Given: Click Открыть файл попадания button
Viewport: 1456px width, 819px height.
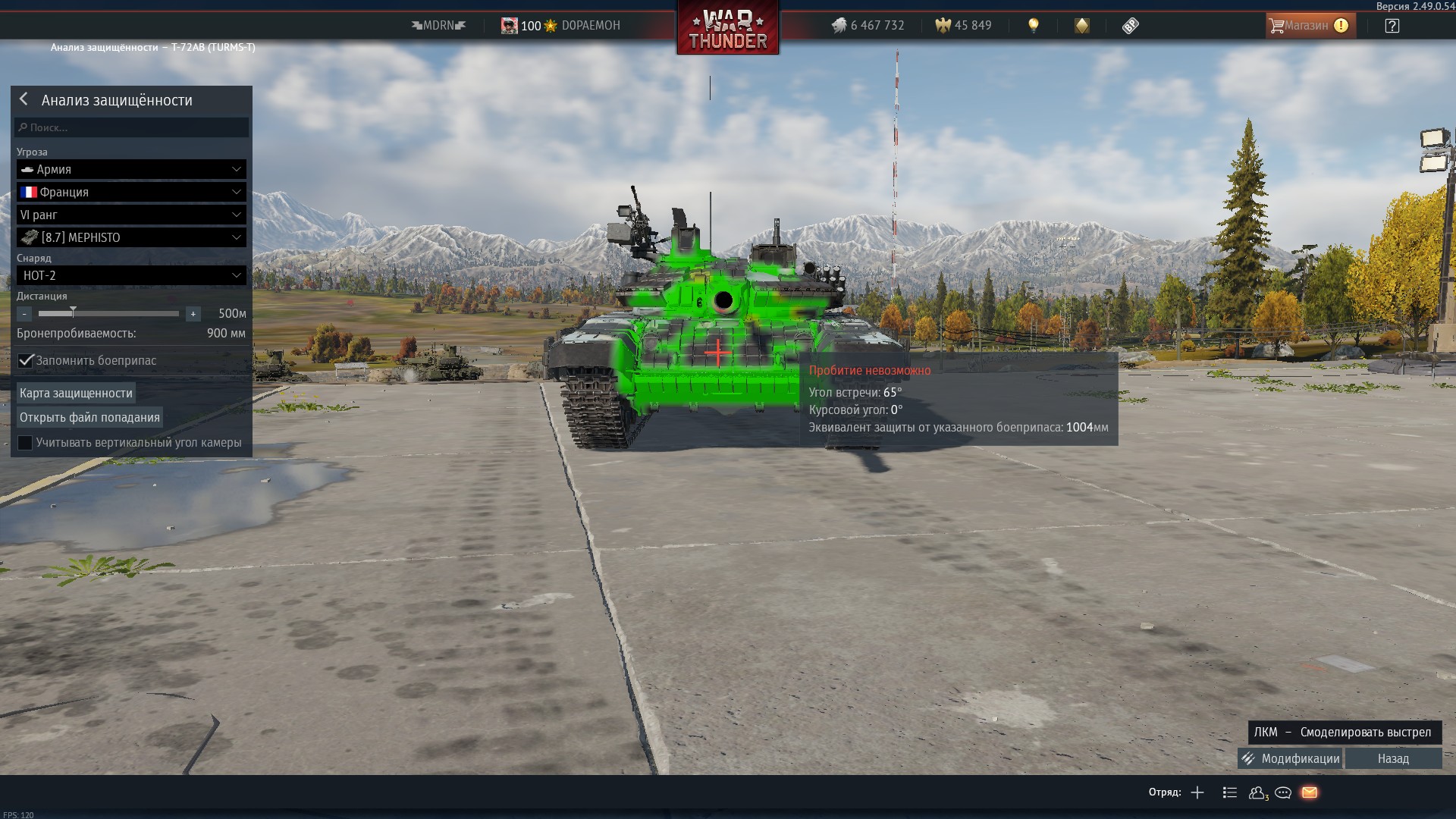Looking at the screenshot, I should tap(89, 417).
